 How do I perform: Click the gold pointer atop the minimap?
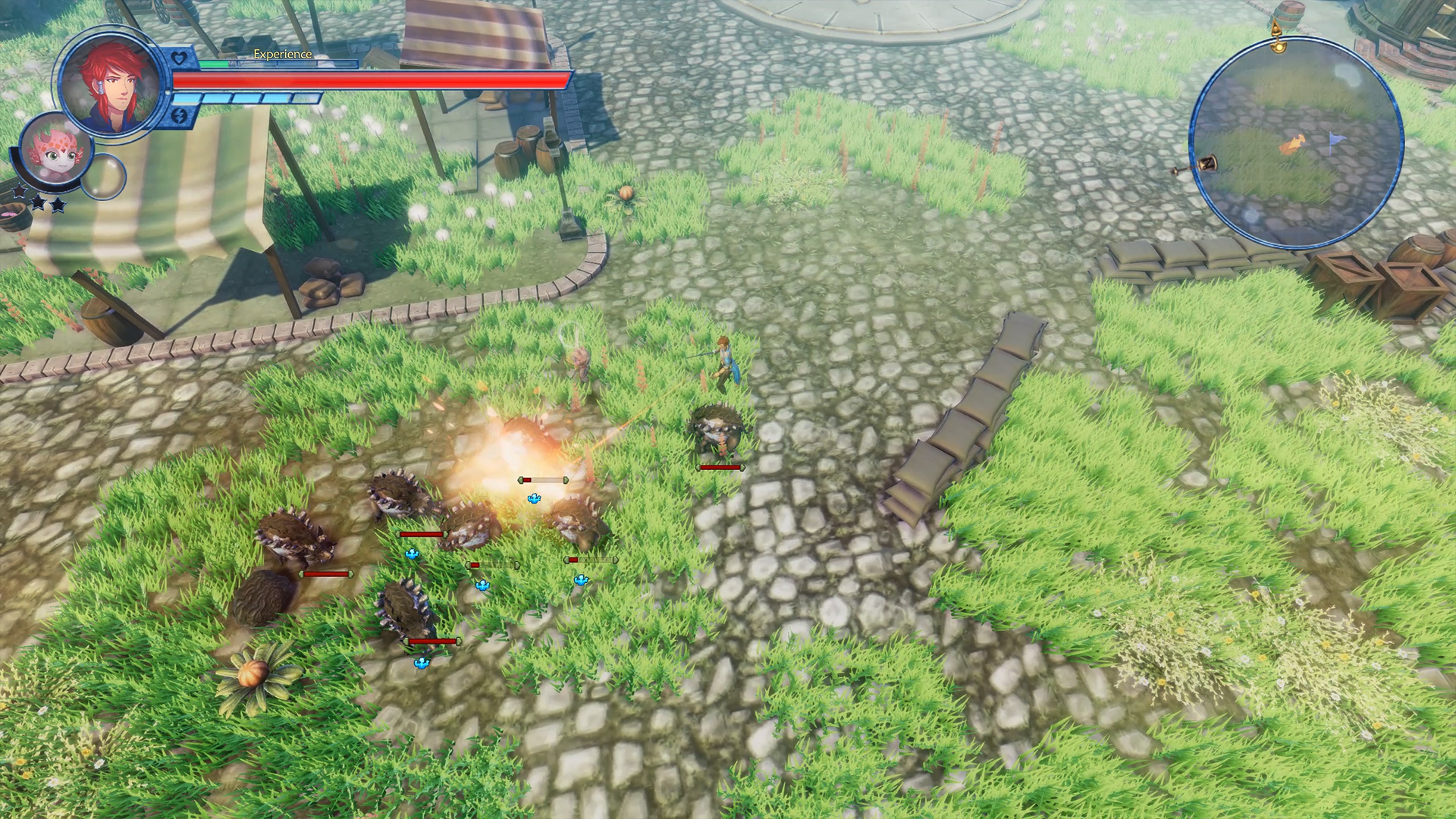point(1279,29)
